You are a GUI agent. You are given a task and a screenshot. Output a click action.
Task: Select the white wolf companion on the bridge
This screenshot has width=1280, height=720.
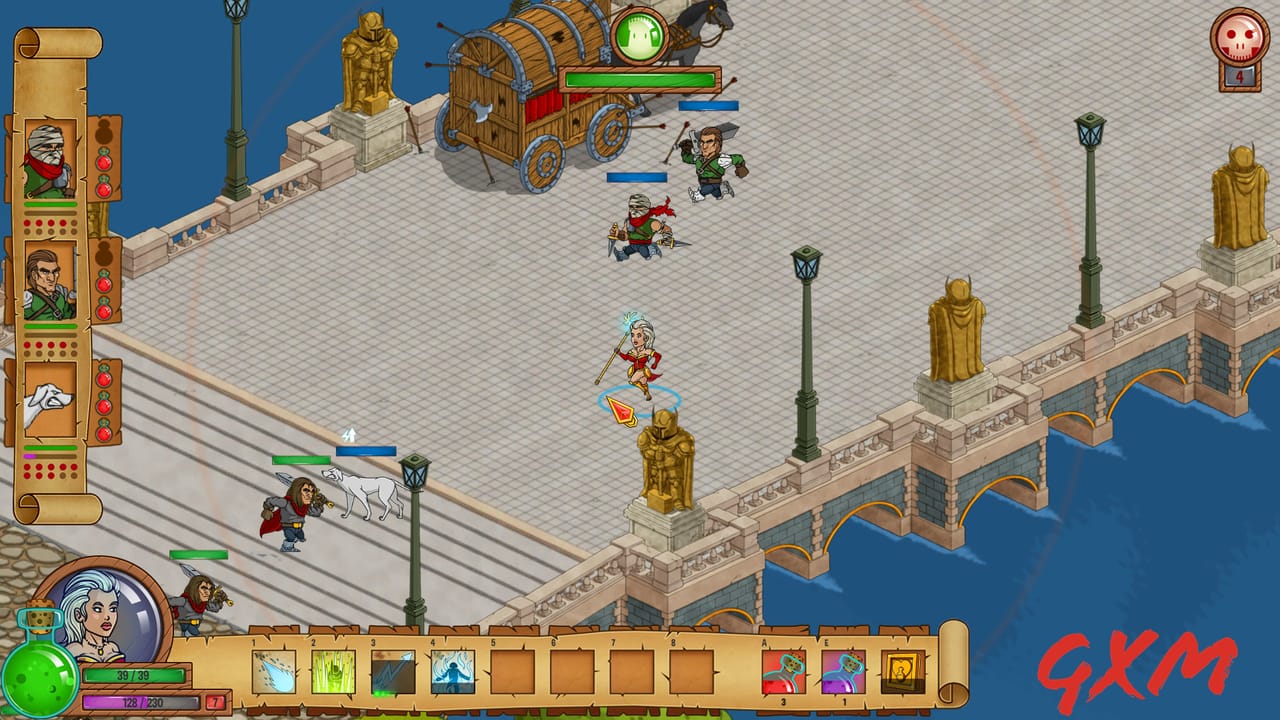coord(360,490)
